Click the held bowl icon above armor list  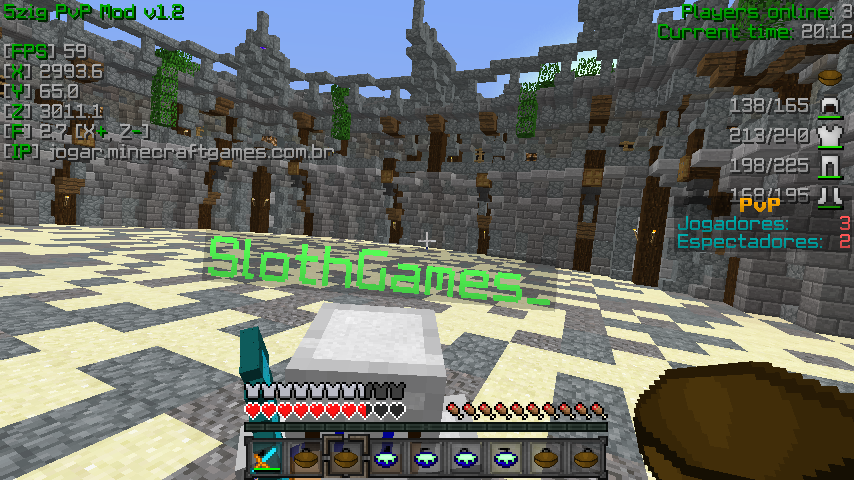pos(828,77)
